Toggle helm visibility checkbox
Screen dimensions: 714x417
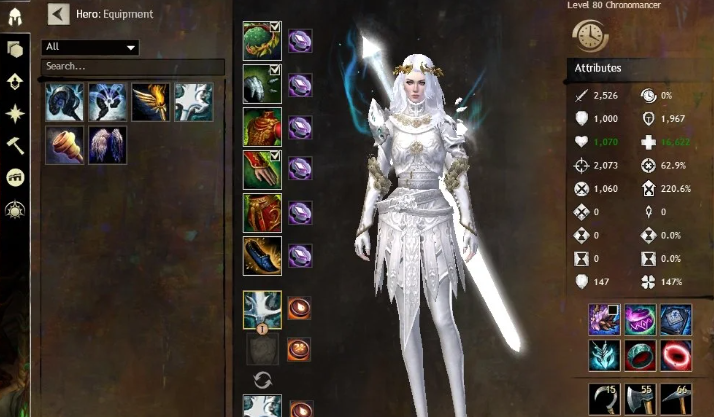point(275,27)
